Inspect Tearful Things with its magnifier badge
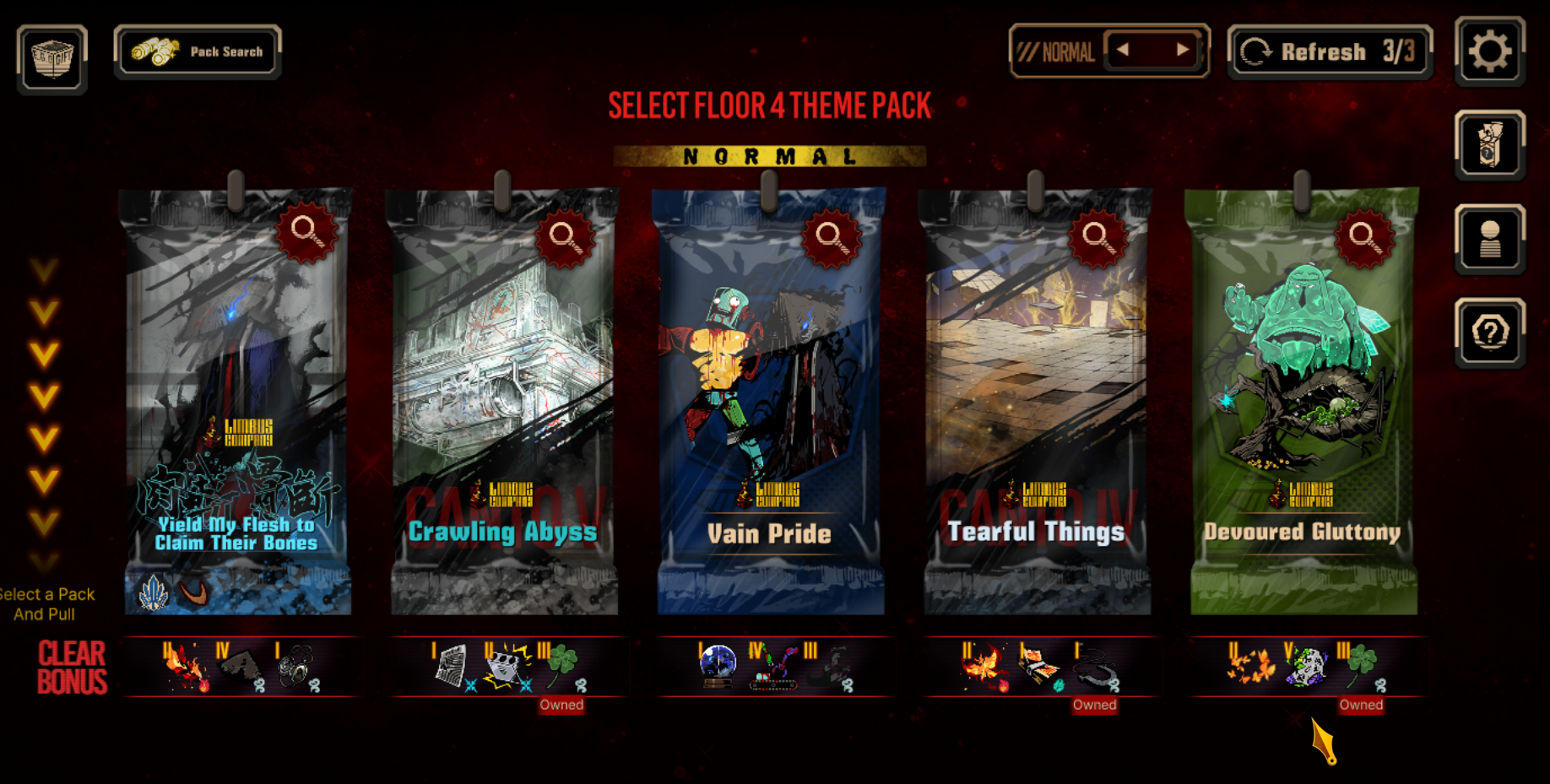This screenshot has width=1550, height=784. pos(1097,235)
